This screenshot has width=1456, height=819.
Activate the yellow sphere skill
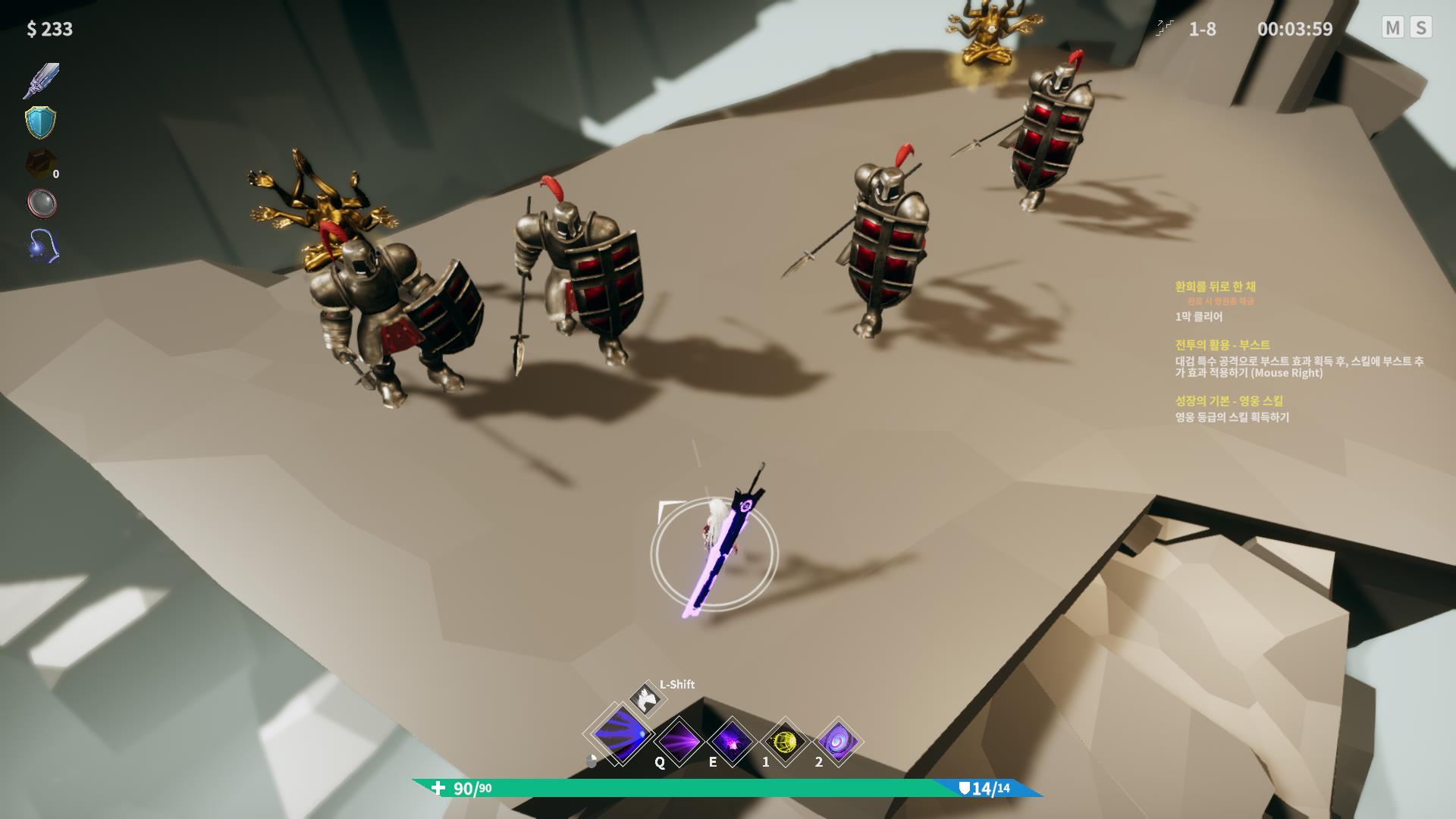tap(785, 741)
